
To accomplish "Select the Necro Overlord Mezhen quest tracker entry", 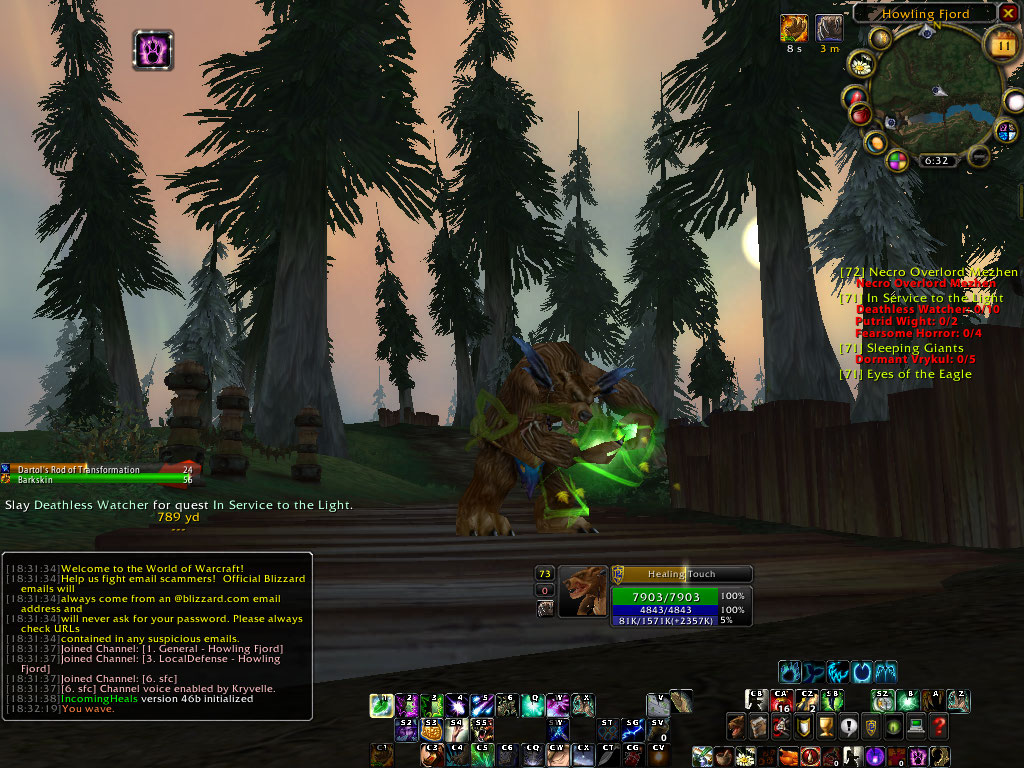I will pos(929,272).
